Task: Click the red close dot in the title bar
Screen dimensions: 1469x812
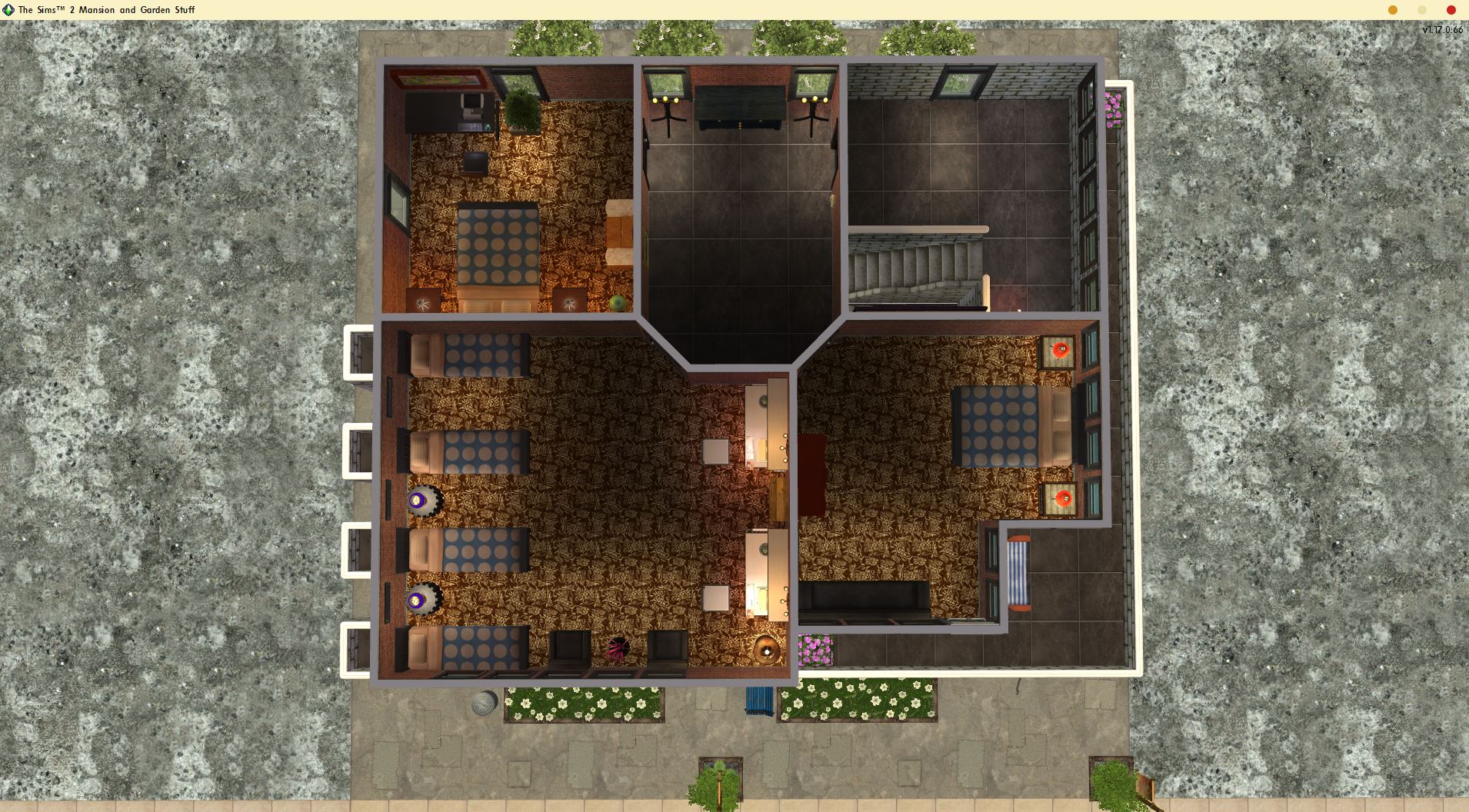Action: 1451,10
